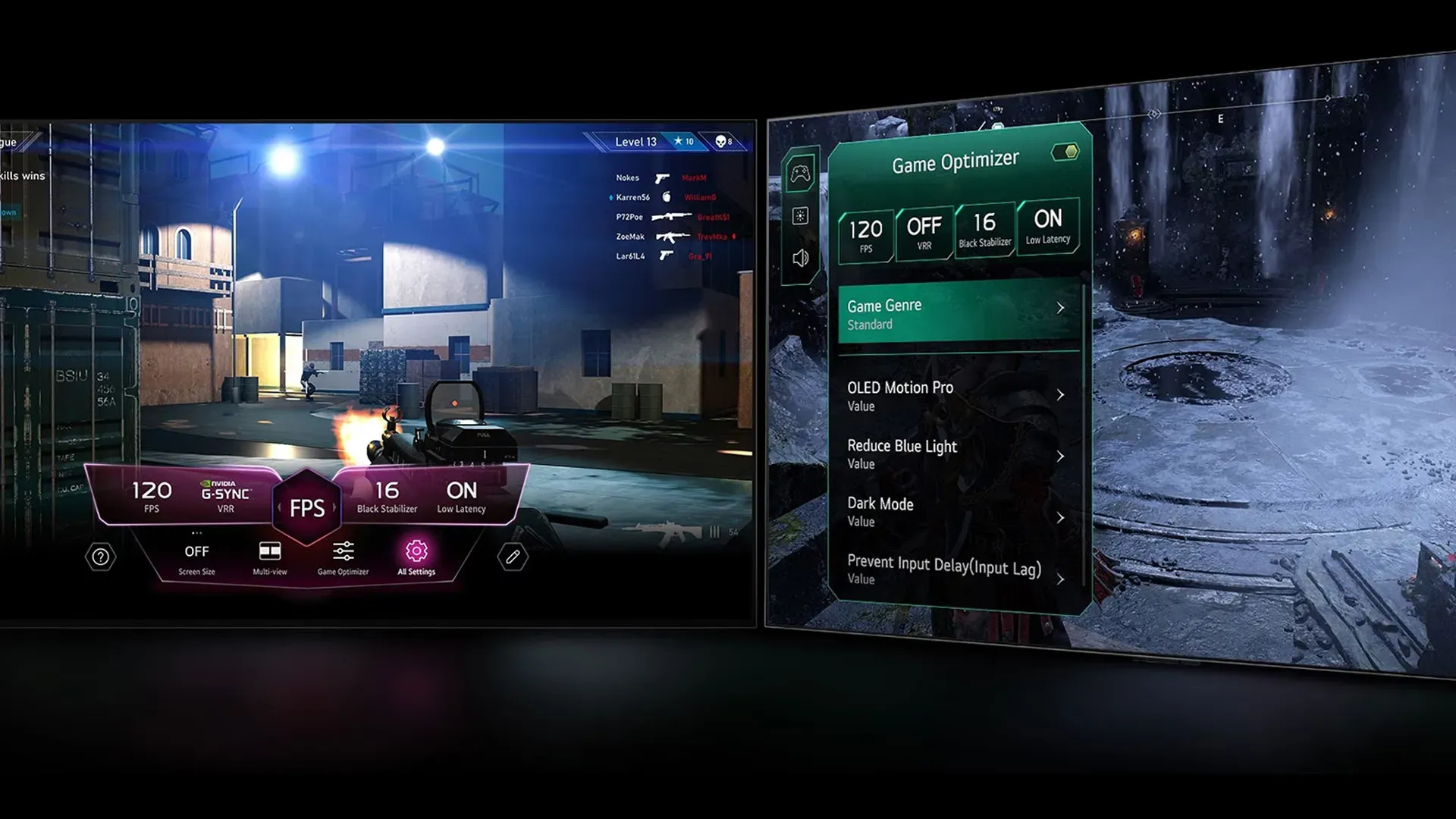The image size is (1456, 819).
Task: Select the sound speaker icon in the sidebar
Action: 799,258
